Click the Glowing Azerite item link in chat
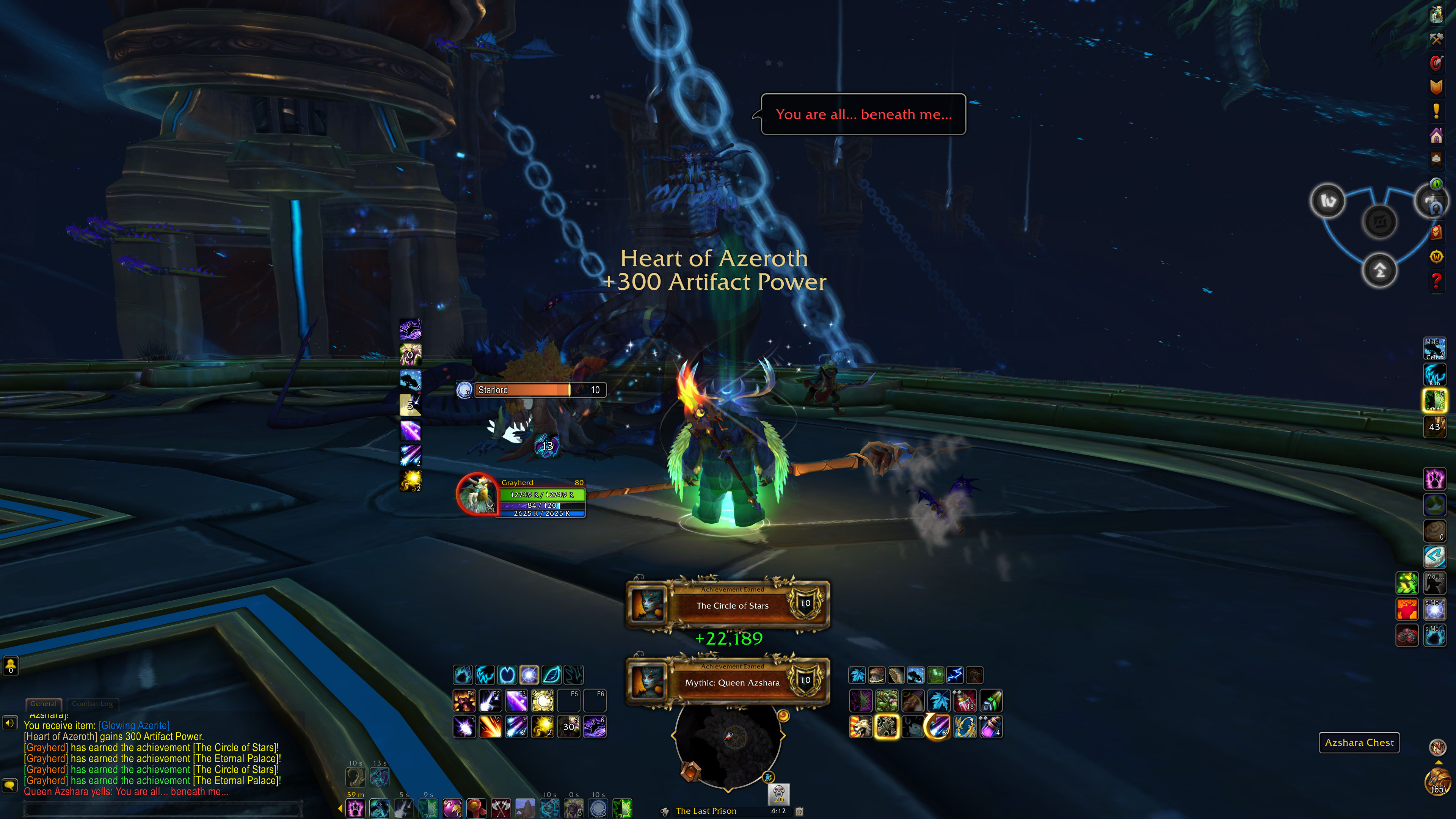The image size is (1456, 819). 134,725
